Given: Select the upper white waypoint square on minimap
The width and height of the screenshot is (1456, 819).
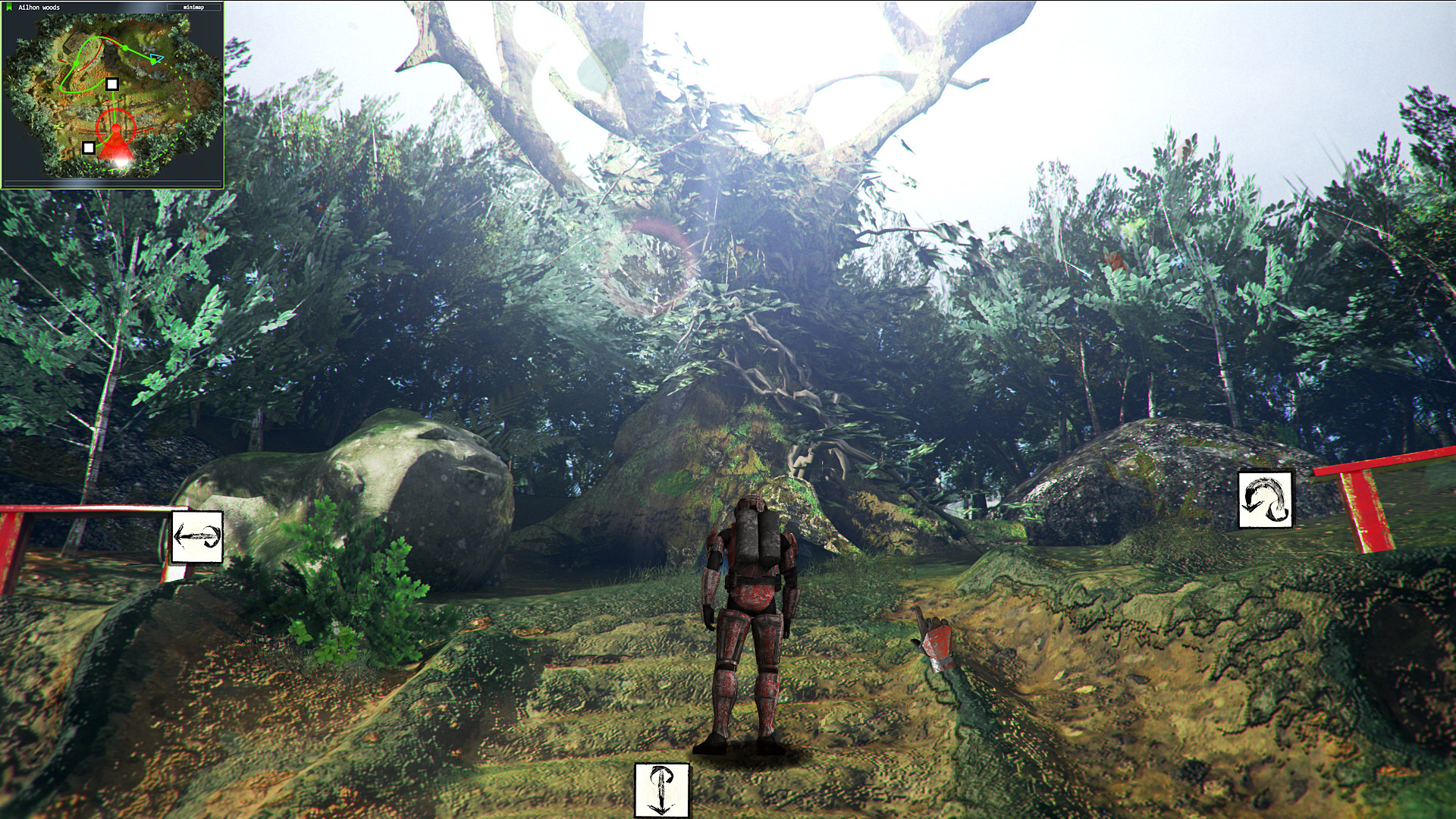Looking at the screenshot, I should [x=113, y=84].
